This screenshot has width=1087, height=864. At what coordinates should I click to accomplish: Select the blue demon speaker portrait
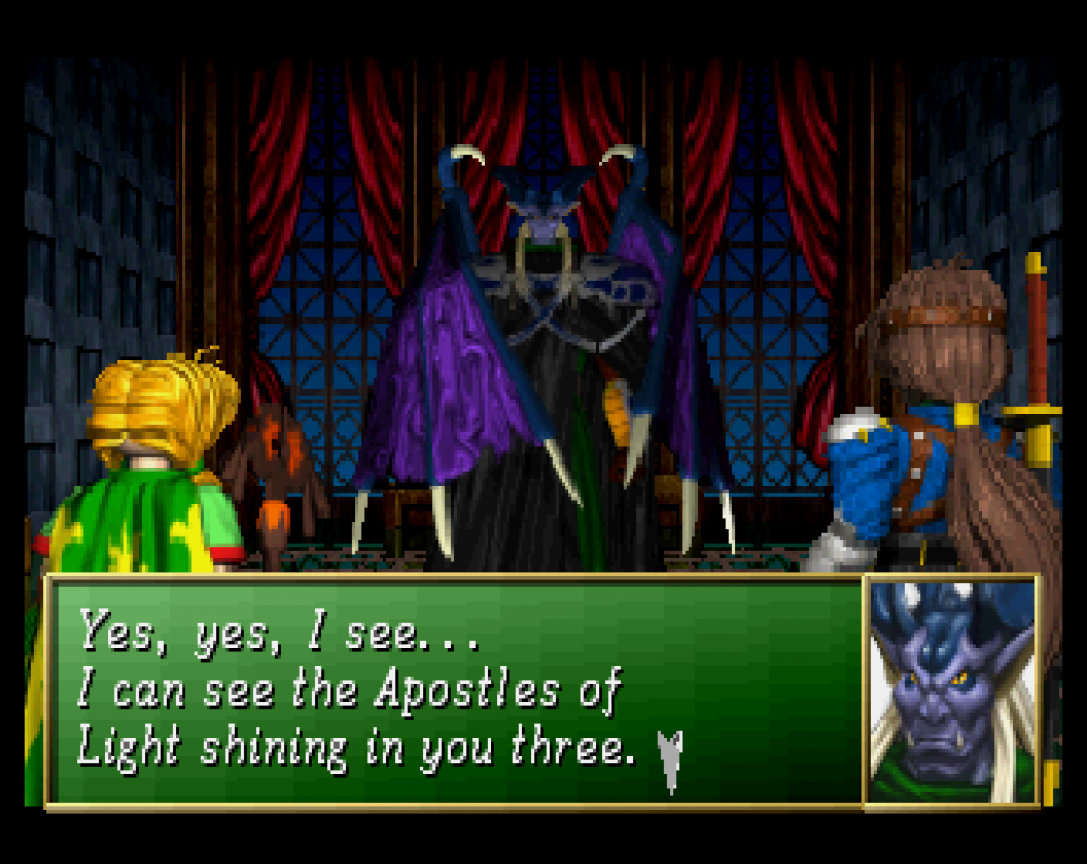(951, 691)
